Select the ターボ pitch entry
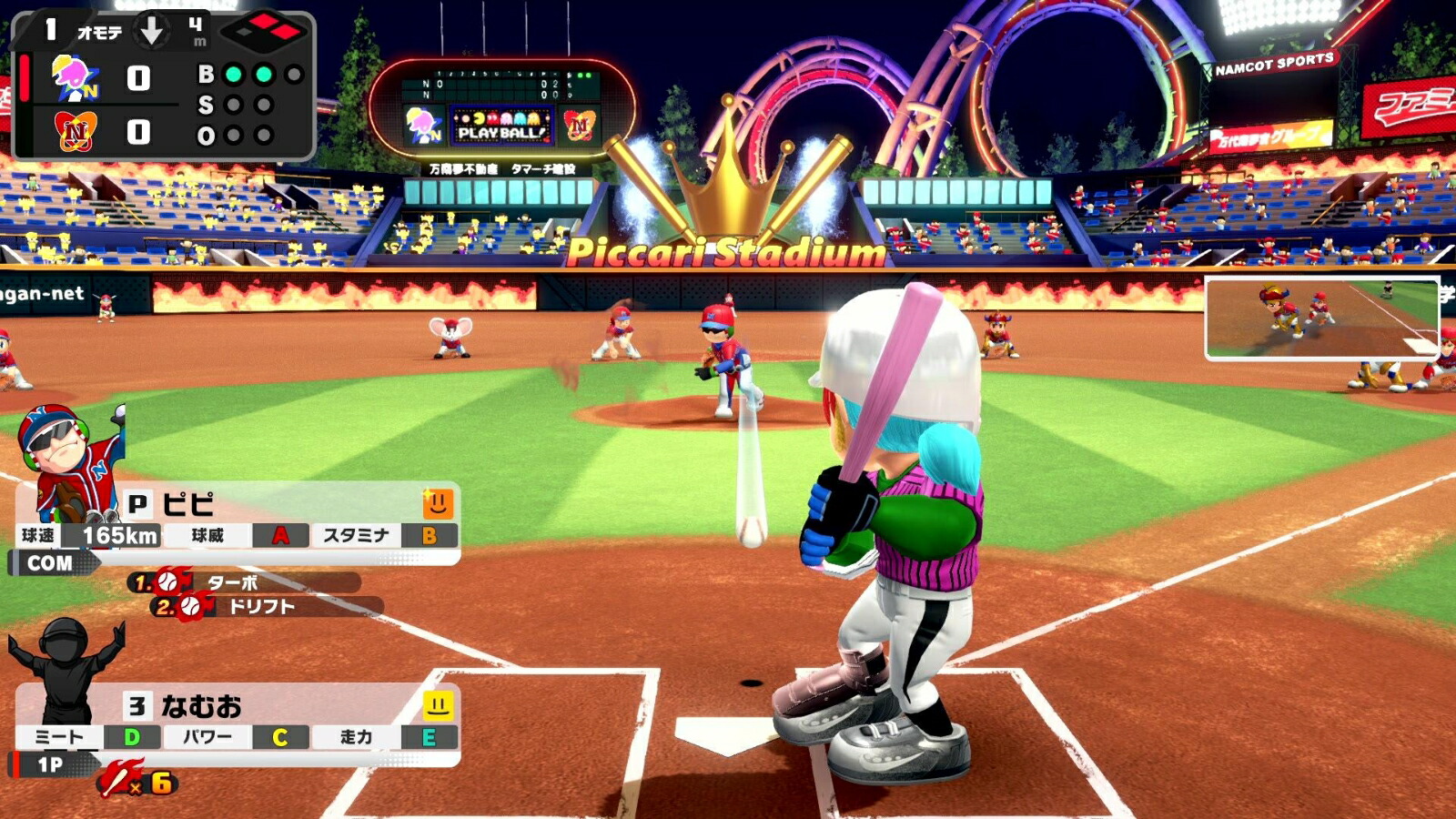 coord(244,582)
